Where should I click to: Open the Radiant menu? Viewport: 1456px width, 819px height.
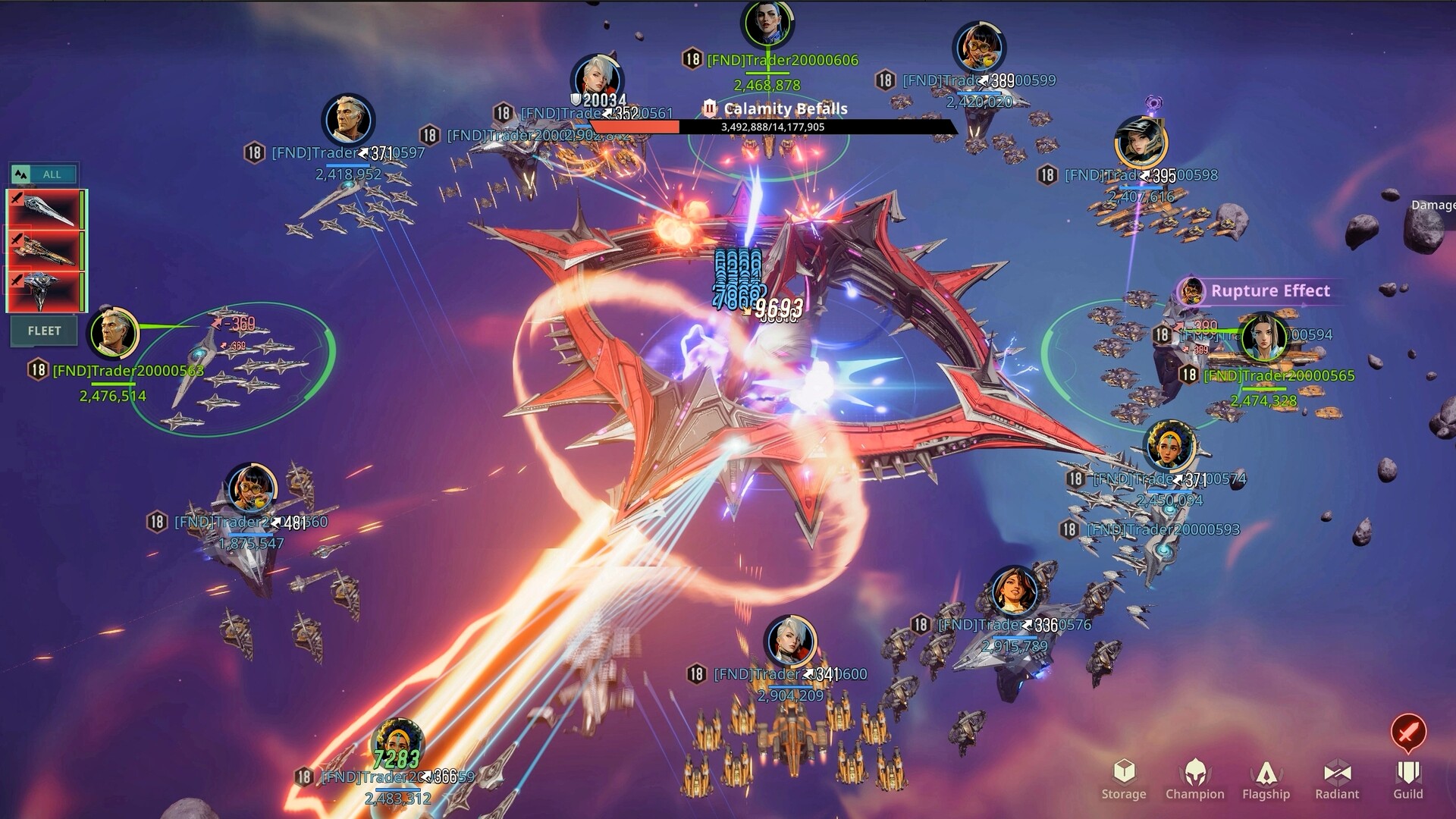tap(1337, 779)
